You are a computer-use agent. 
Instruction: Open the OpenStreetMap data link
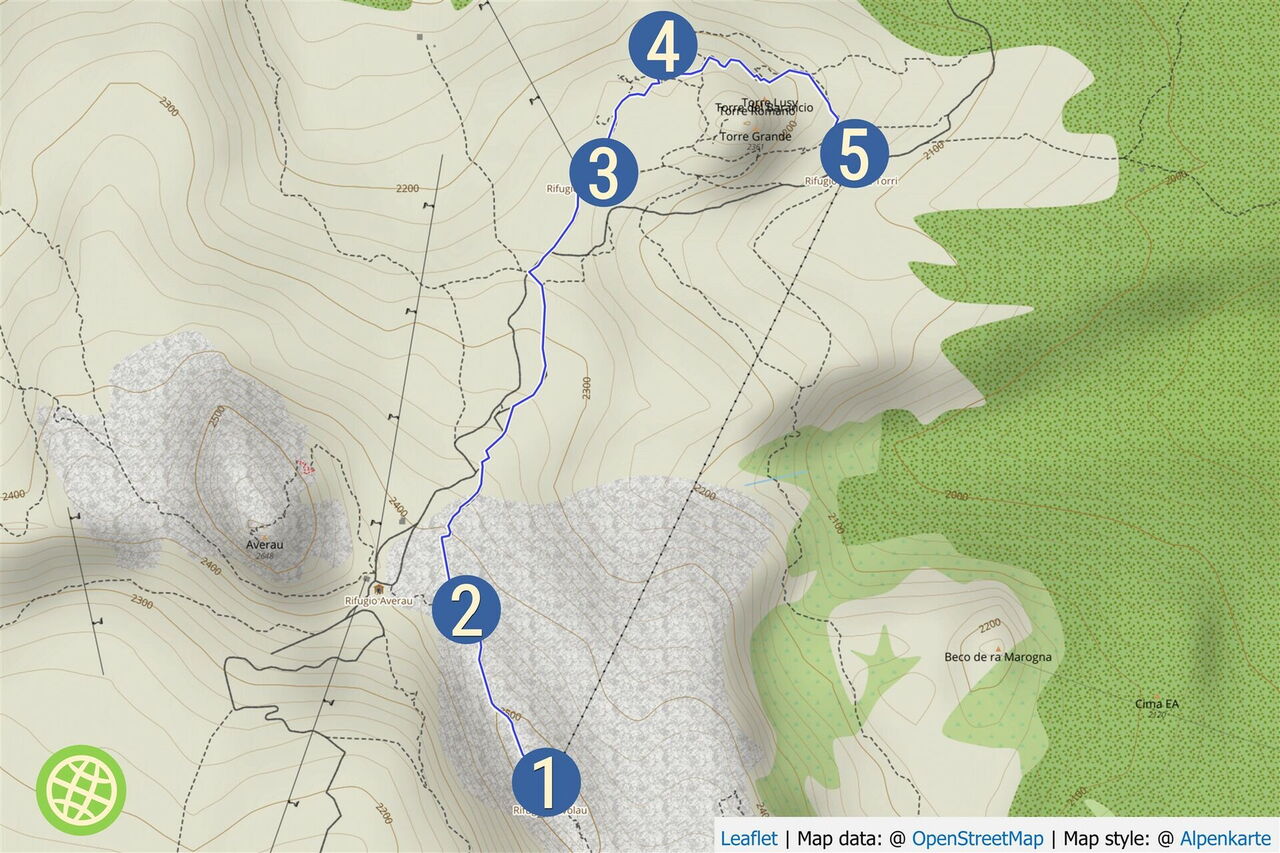coord(977,838)
